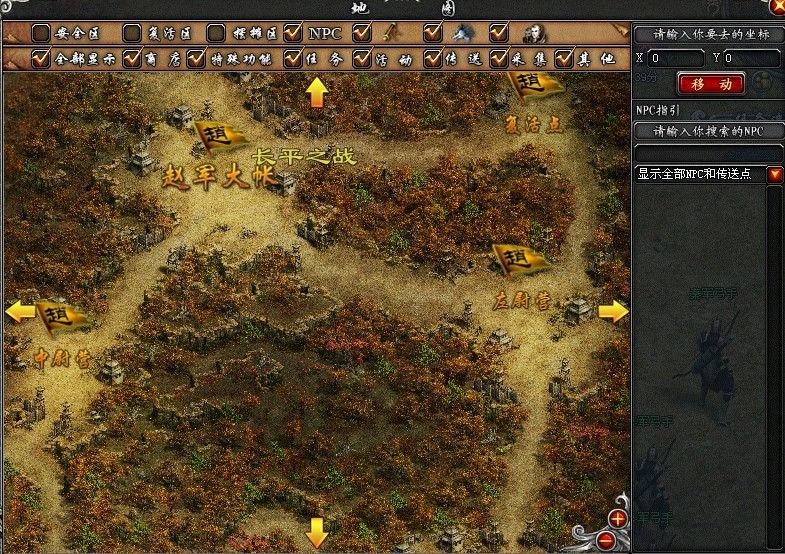Screen dimensions: 785x554
Task: Open the 显示全部NPC和传送点 dropdown
Action: tap(775, 174)
